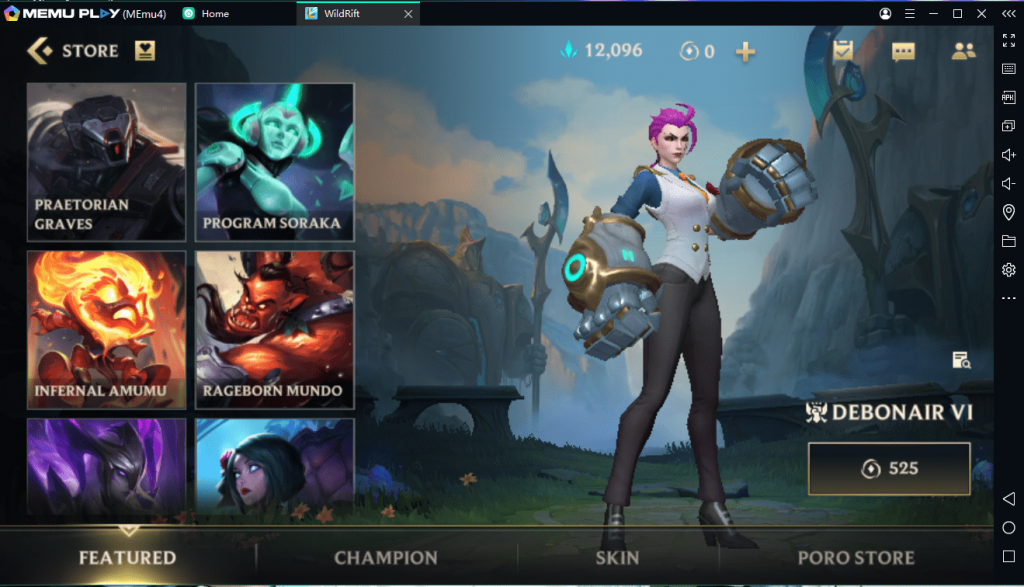The image size is (1024, 587).
Task: Go back from the Store screen
Action: pyautogui.click(x=40, y=51)
